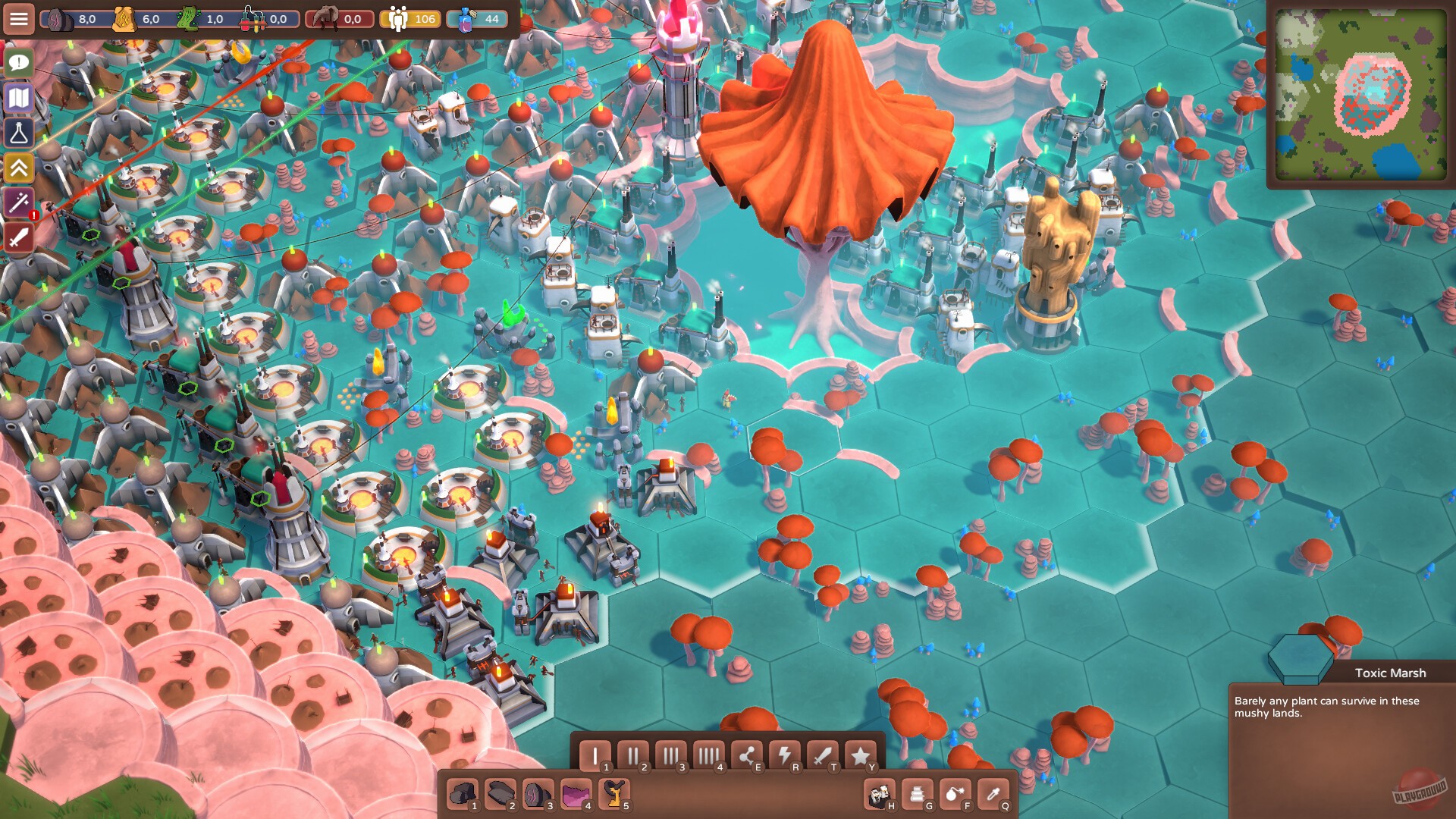Viewport: 1456px width, 819px height.
Task: Open the hamburger menu top-left
Action: (x=19, y=19)
